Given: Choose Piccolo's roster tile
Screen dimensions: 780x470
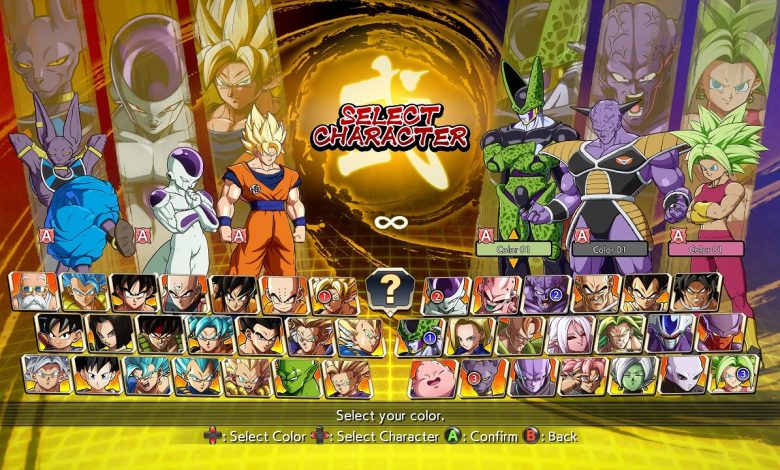Looking at the screenshot, I should (x=297, y=377).
